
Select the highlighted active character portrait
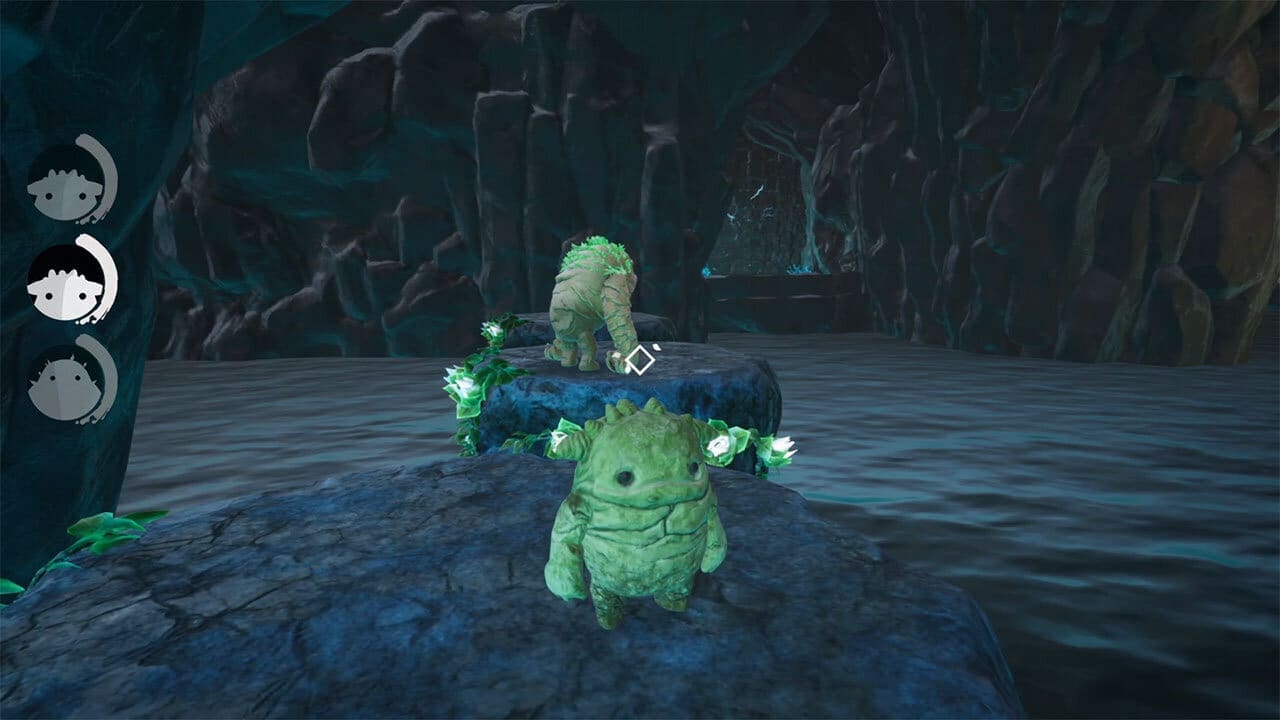68,281
